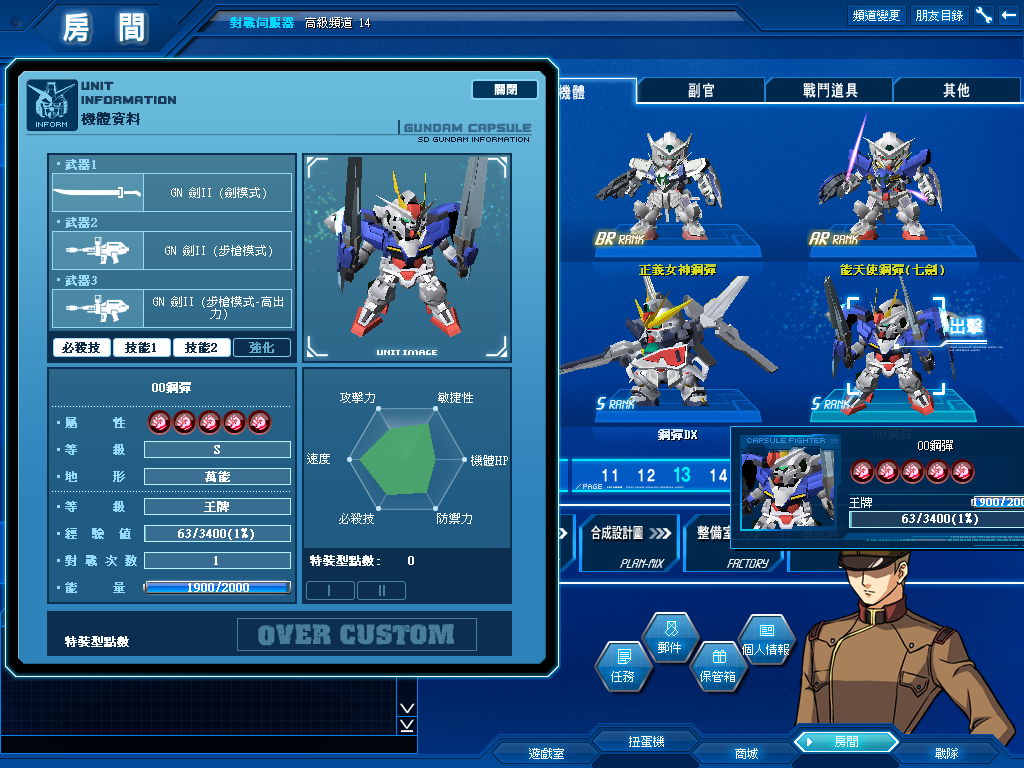This screenshot has height=768, width=1024.
Task: Close the unit information panel
Action: pyautogui.click(x=506, y=90)
